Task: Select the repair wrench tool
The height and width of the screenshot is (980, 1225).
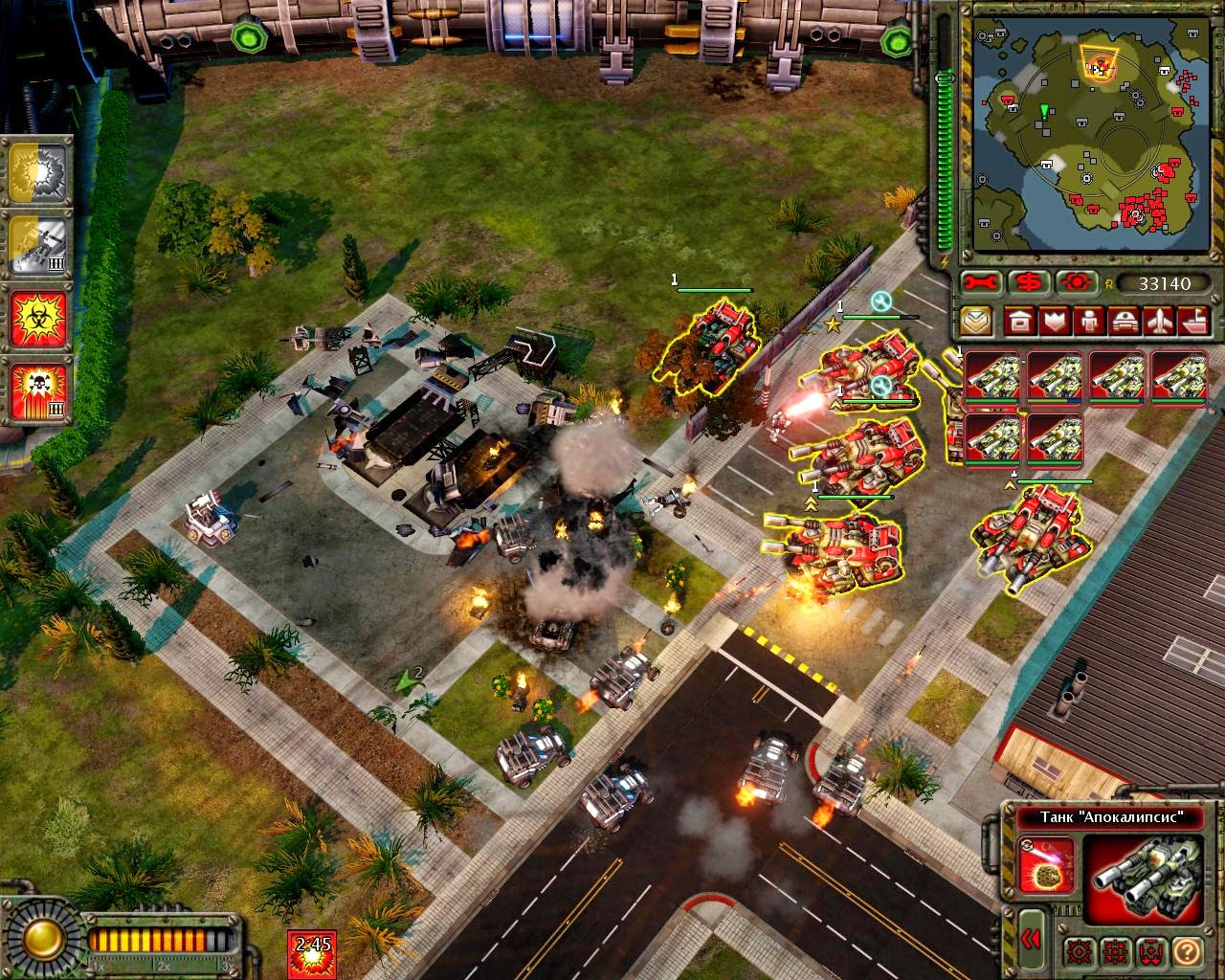Action: [x=981, y=283]
